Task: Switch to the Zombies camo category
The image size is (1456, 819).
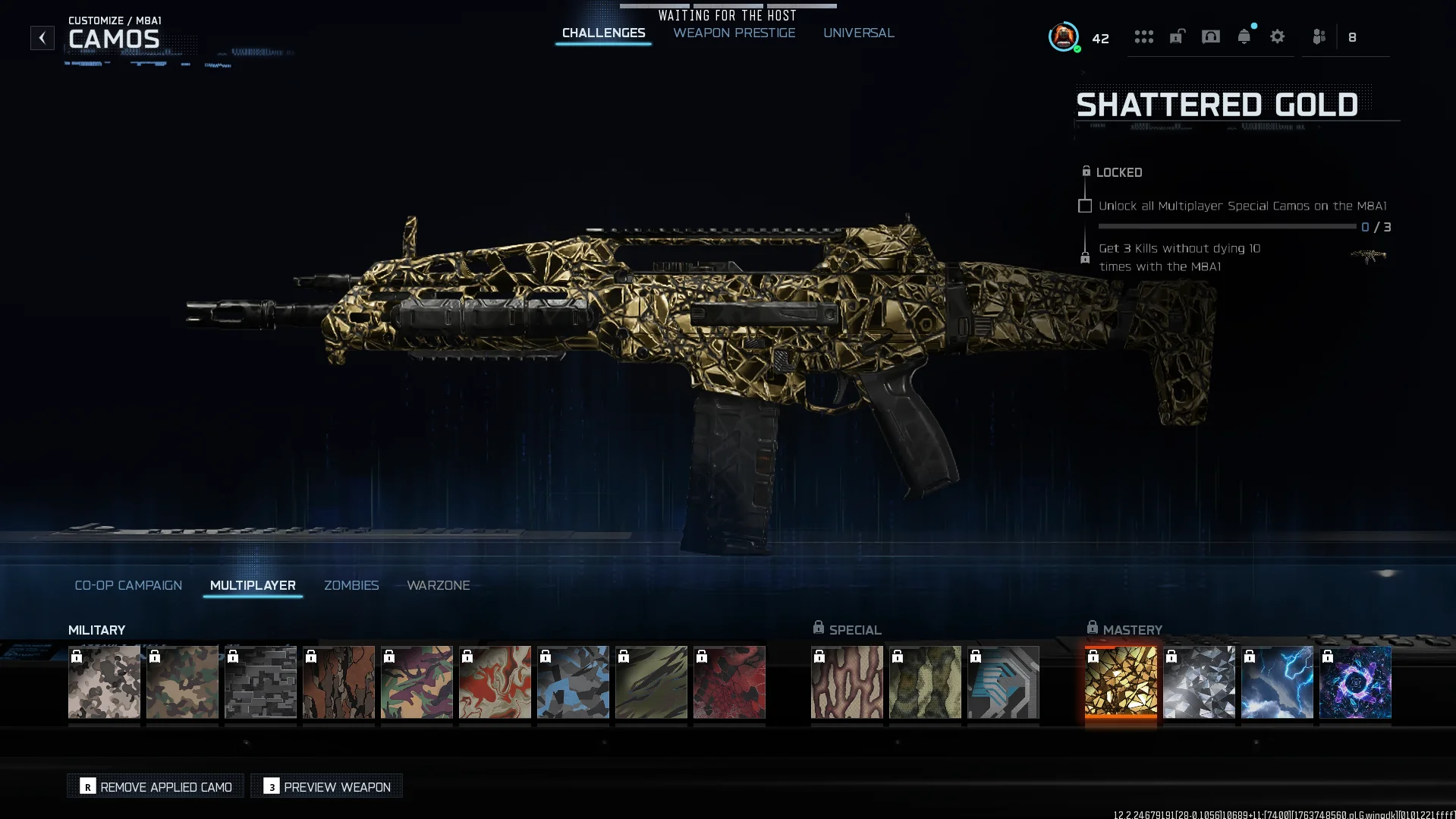Action: [351, 585]
